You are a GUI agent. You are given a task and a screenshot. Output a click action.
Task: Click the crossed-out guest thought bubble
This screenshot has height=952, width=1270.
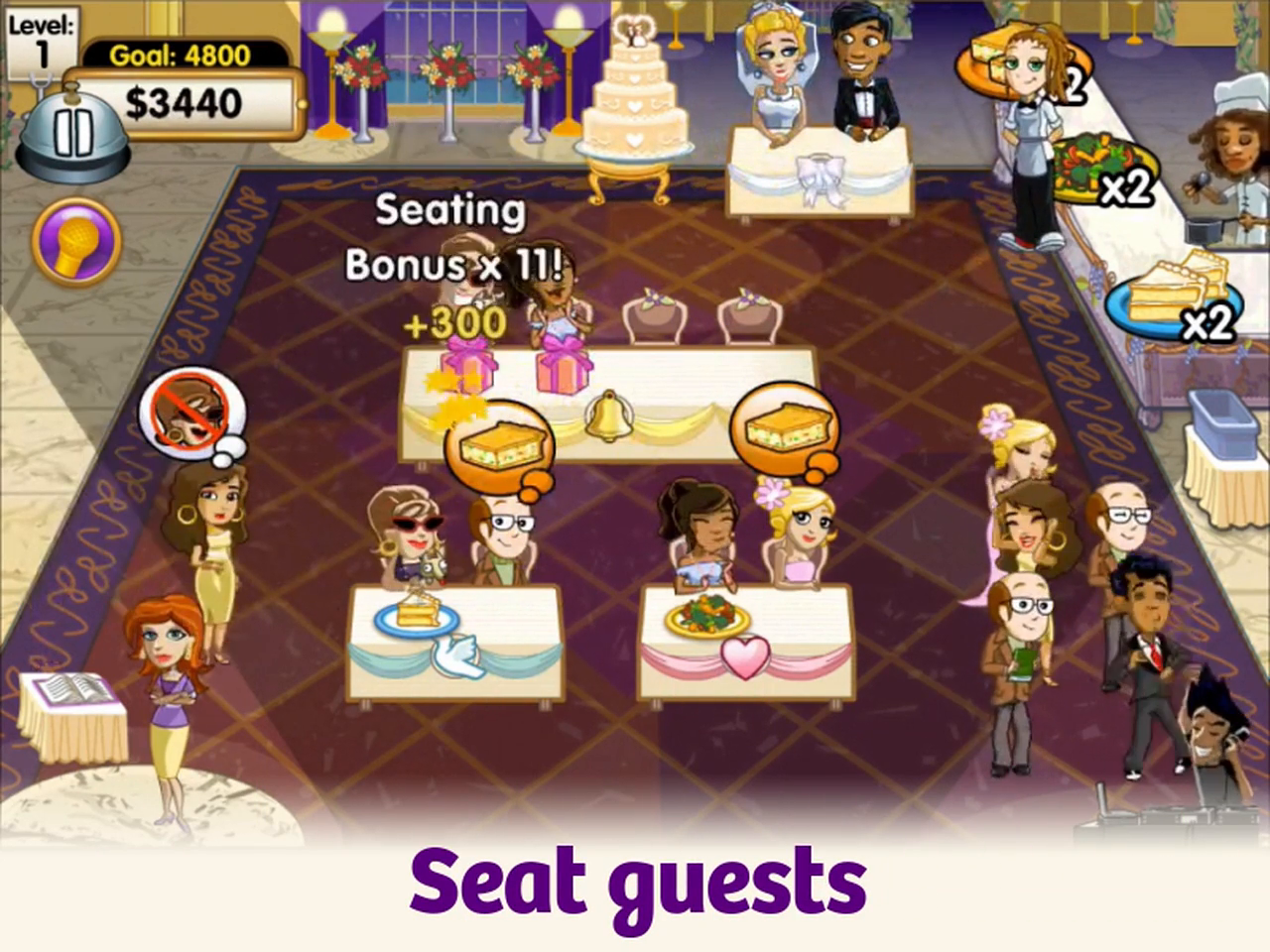coord(191,409)
